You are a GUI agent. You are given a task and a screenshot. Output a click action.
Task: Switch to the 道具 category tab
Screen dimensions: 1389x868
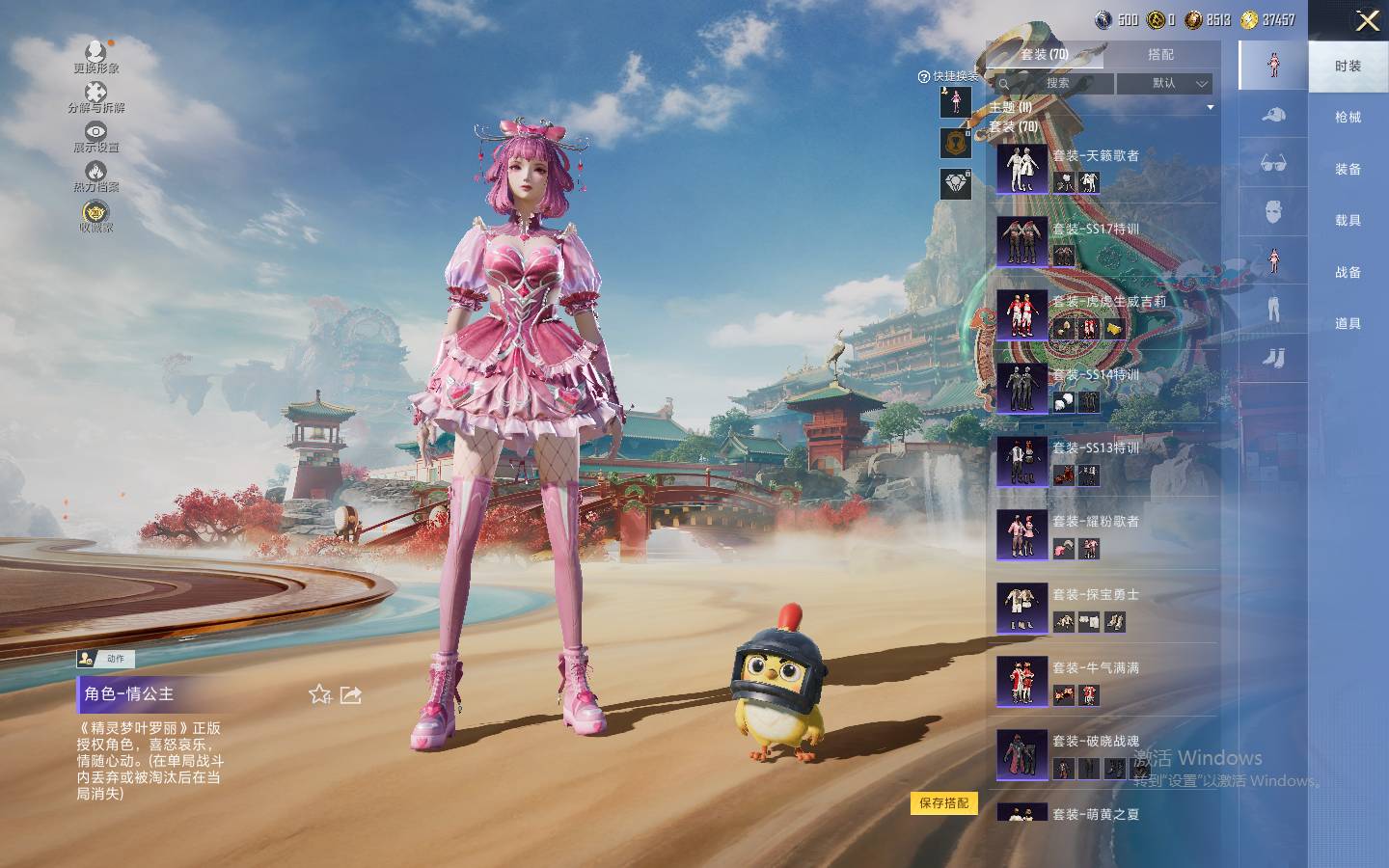pyautogui.click(x=1348, y=324)
